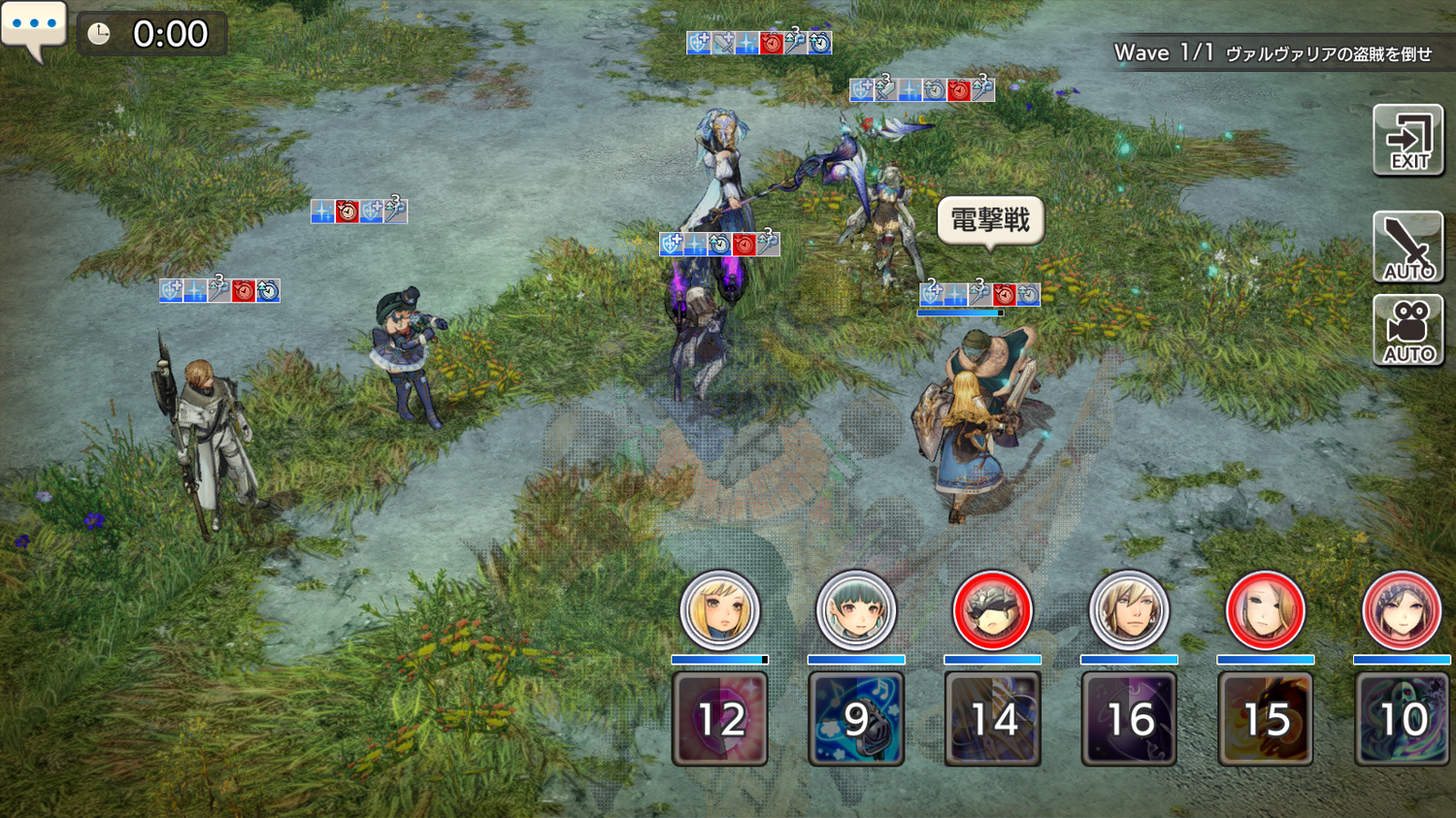The height and width of the screenshot is (818, 1456).
Task: Toggle auto battle with the sword AUTO button
Action: pos(1407,247)
